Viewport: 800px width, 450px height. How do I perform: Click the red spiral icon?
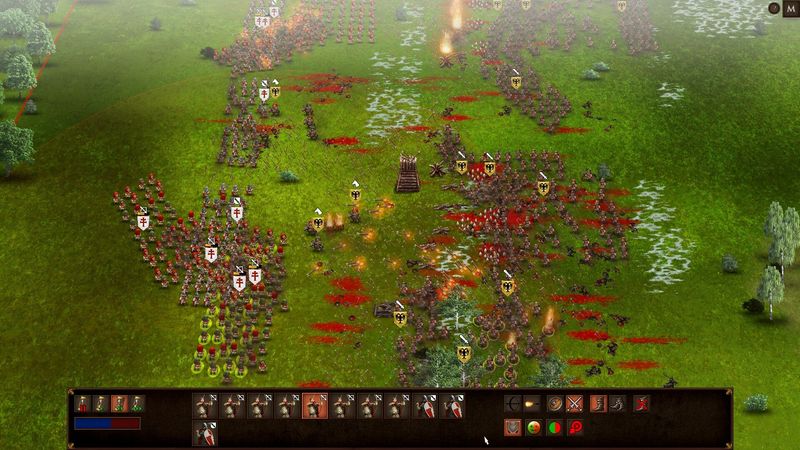tap(575, 428)
